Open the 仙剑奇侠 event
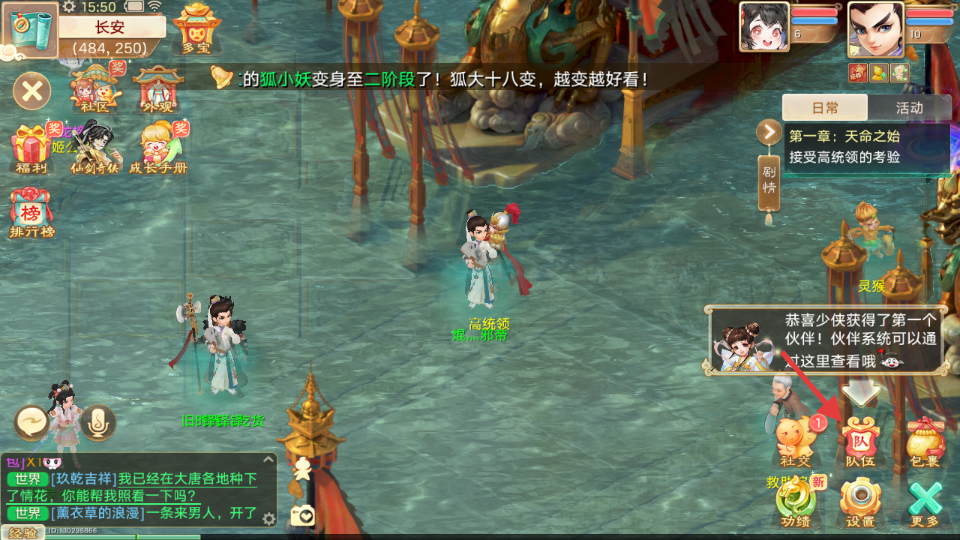960x540 pixels. (94, 148)
